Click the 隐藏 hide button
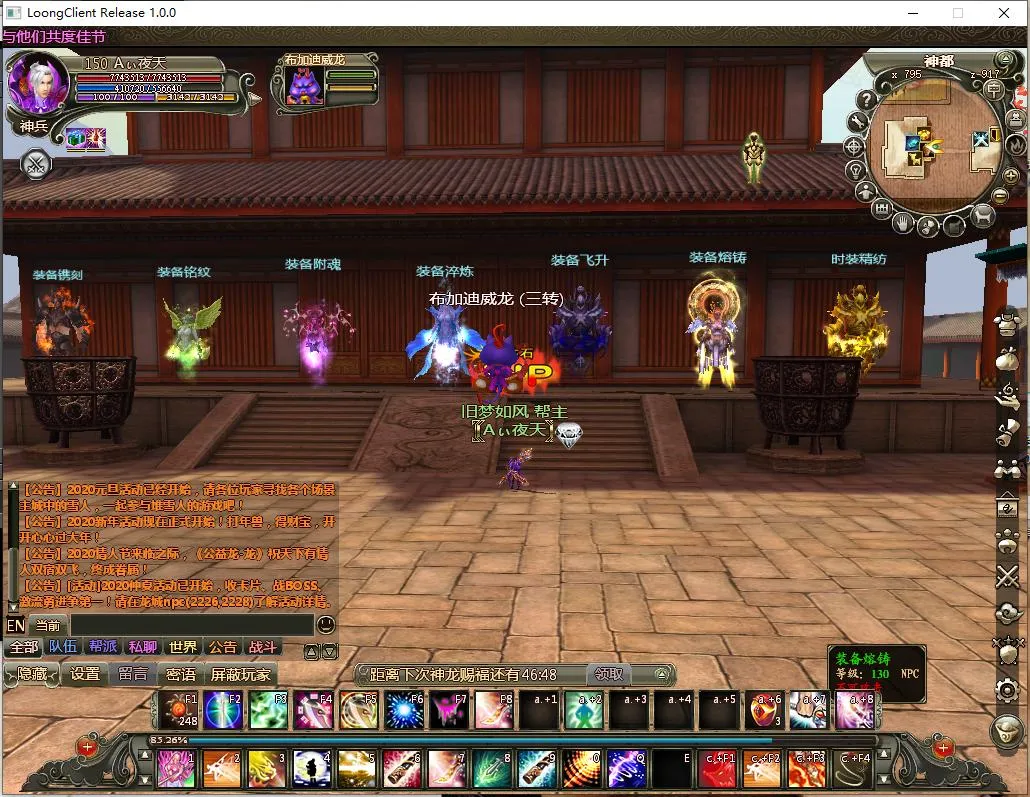This screenshot has height=797, width=1030. (x=32, y=674)
